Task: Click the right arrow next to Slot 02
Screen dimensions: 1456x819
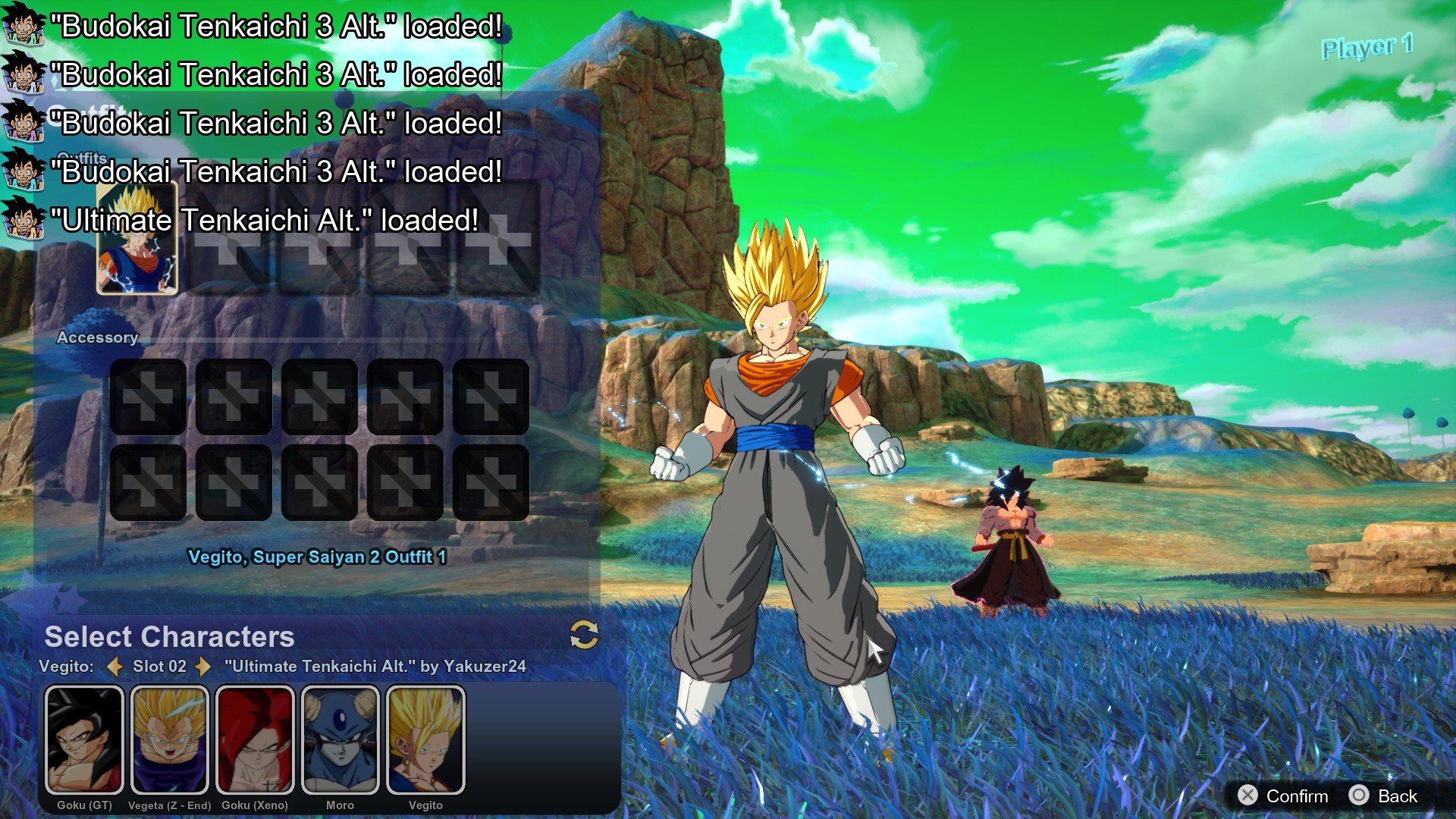Action: point(202,668)
